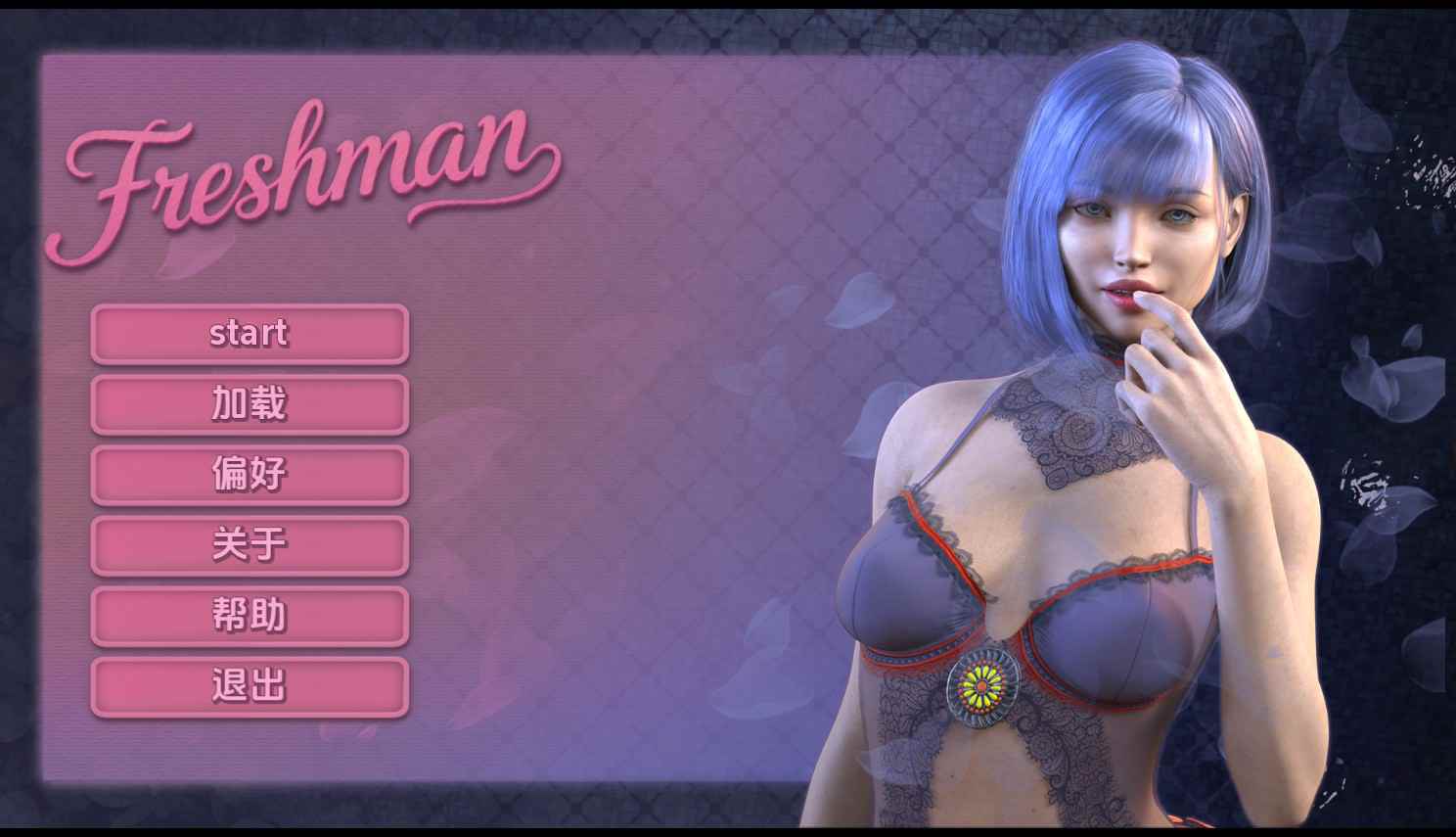Click the start button
Viewport: 1456px width, 837px height.
pyautogui.click(x=250, y=334)
